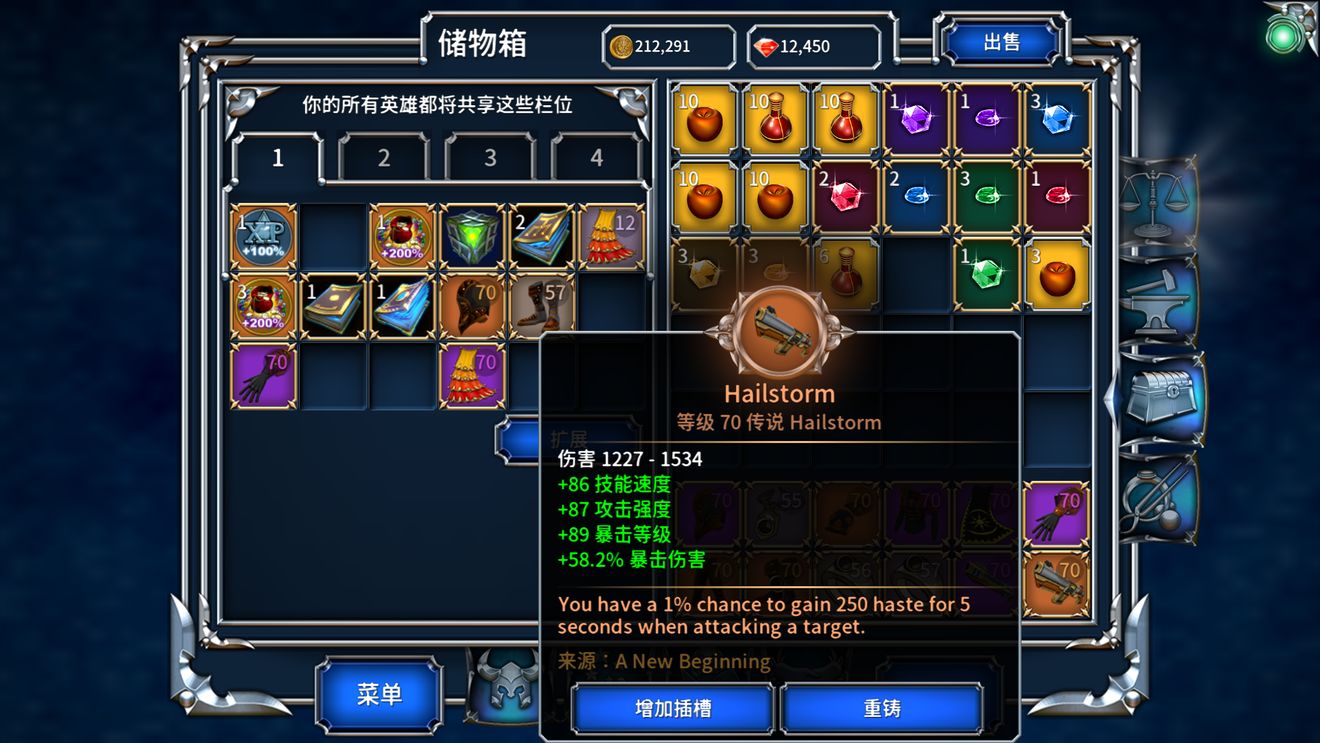Select the purple level 70 gloves in stash
Screen dimensions: 1320x743
point(264,376)
